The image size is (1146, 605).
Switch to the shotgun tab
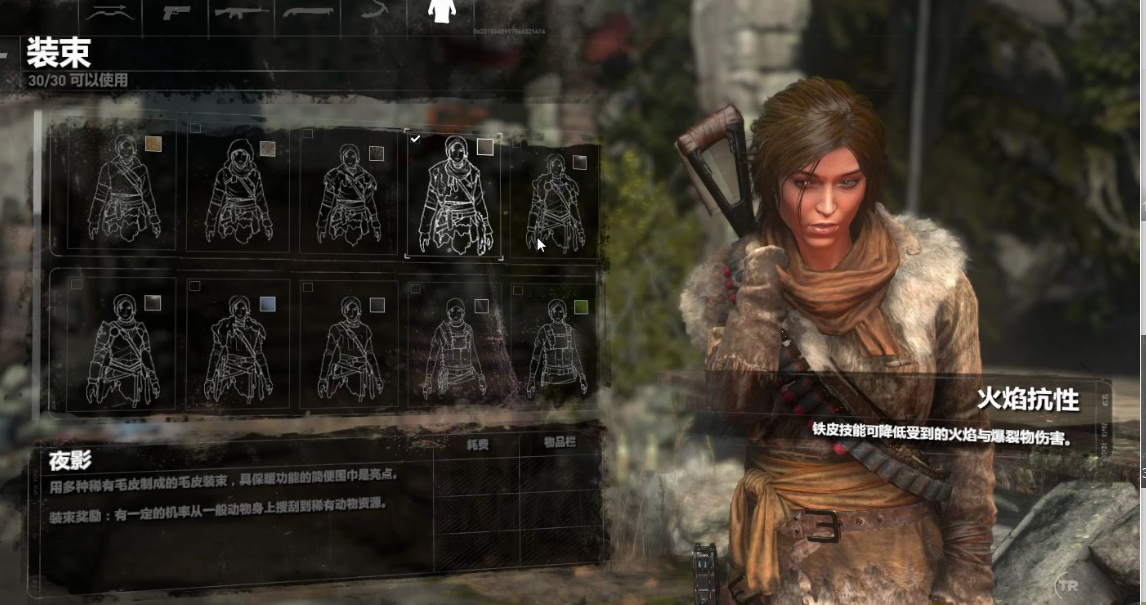307,12
